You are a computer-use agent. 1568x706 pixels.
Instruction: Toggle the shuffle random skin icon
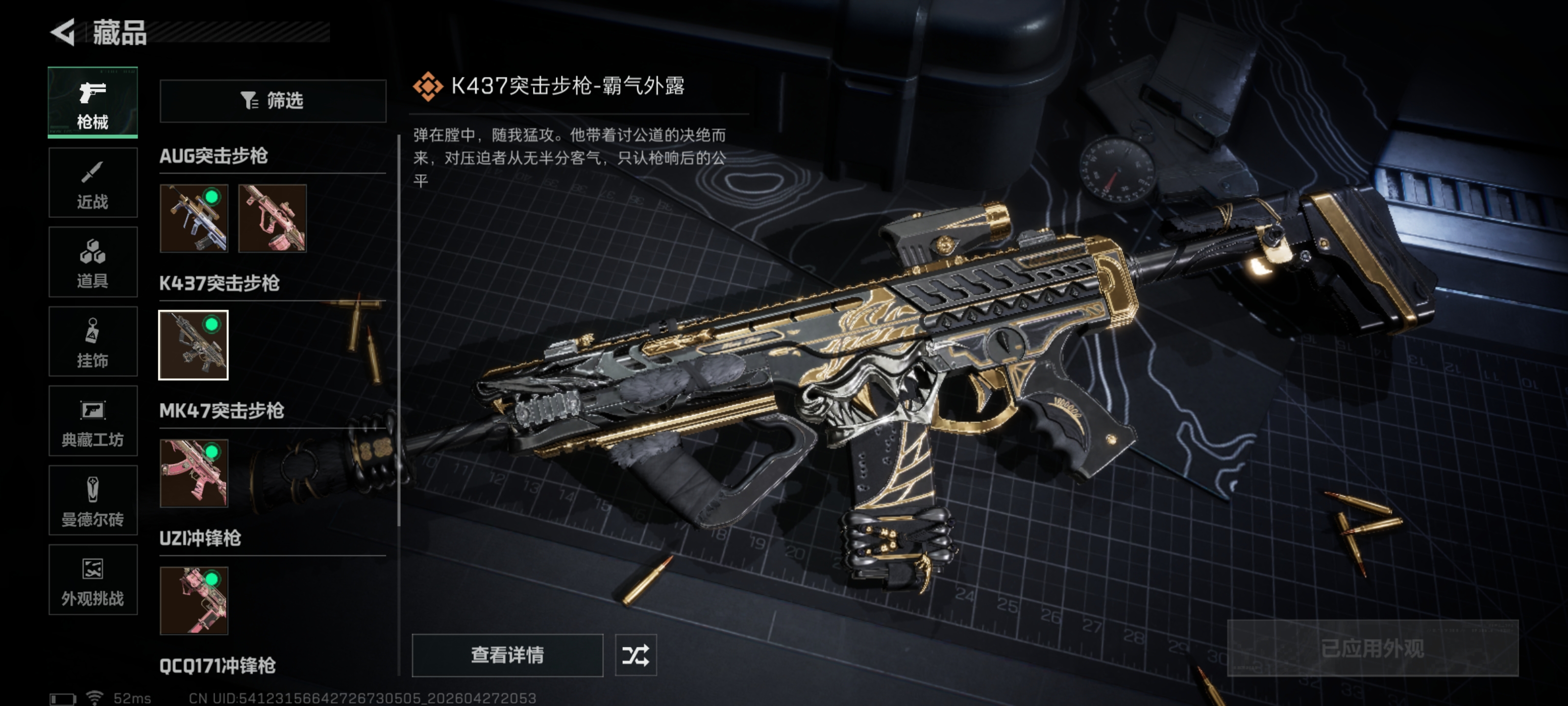(636, 656)
